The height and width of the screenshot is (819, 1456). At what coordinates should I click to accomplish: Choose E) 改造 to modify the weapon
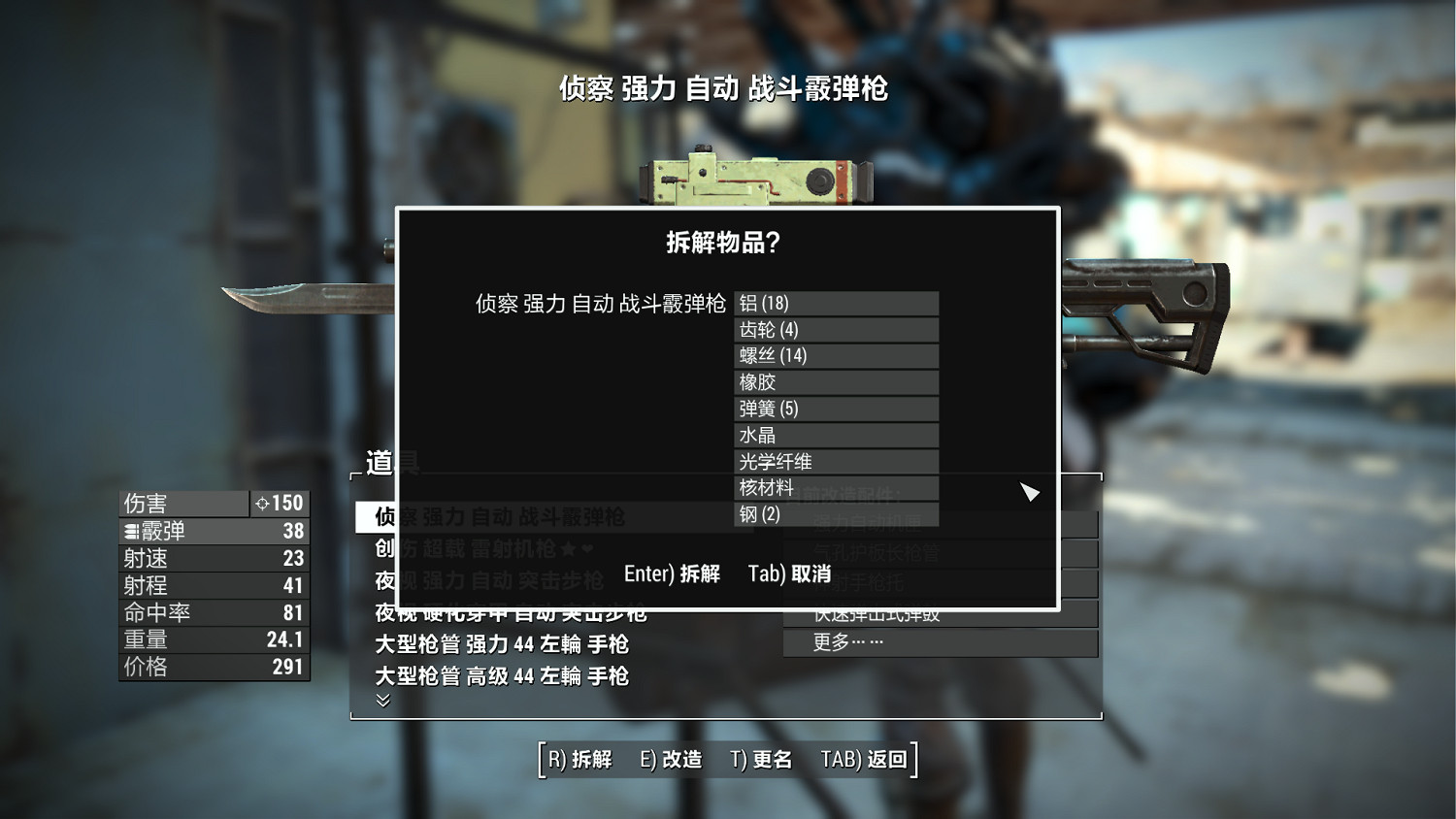(x=670, y=760)
